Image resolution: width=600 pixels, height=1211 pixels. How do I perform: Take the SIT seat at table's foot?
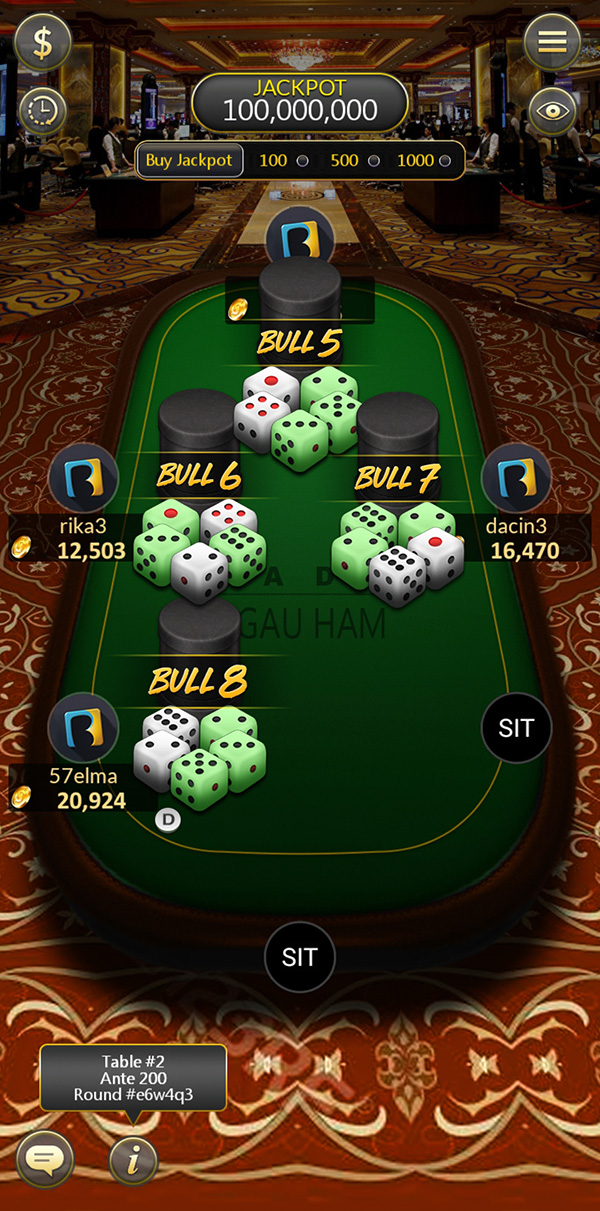click(x=299, y=956)
